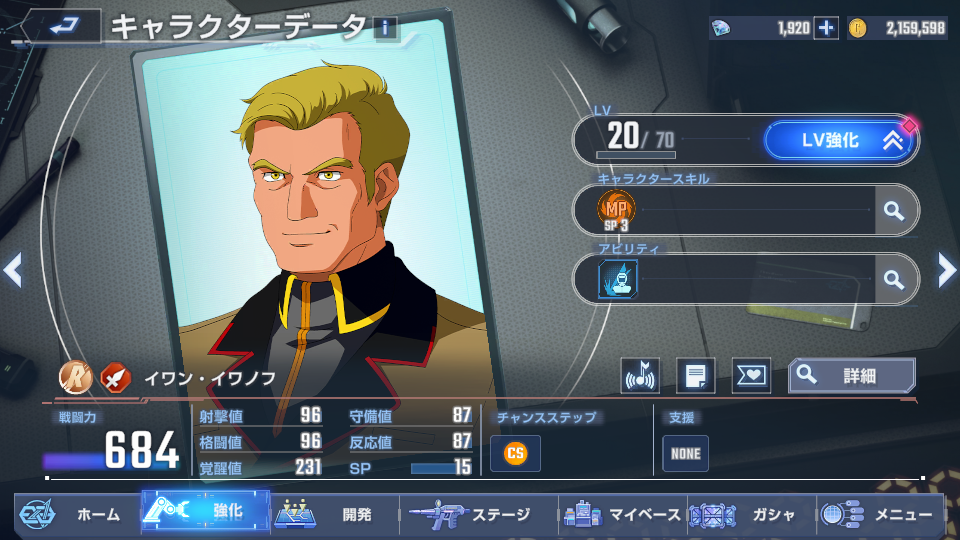Activate the LV強化 level-up button
This screenshot has height=540, width=960.
[839, 141]
